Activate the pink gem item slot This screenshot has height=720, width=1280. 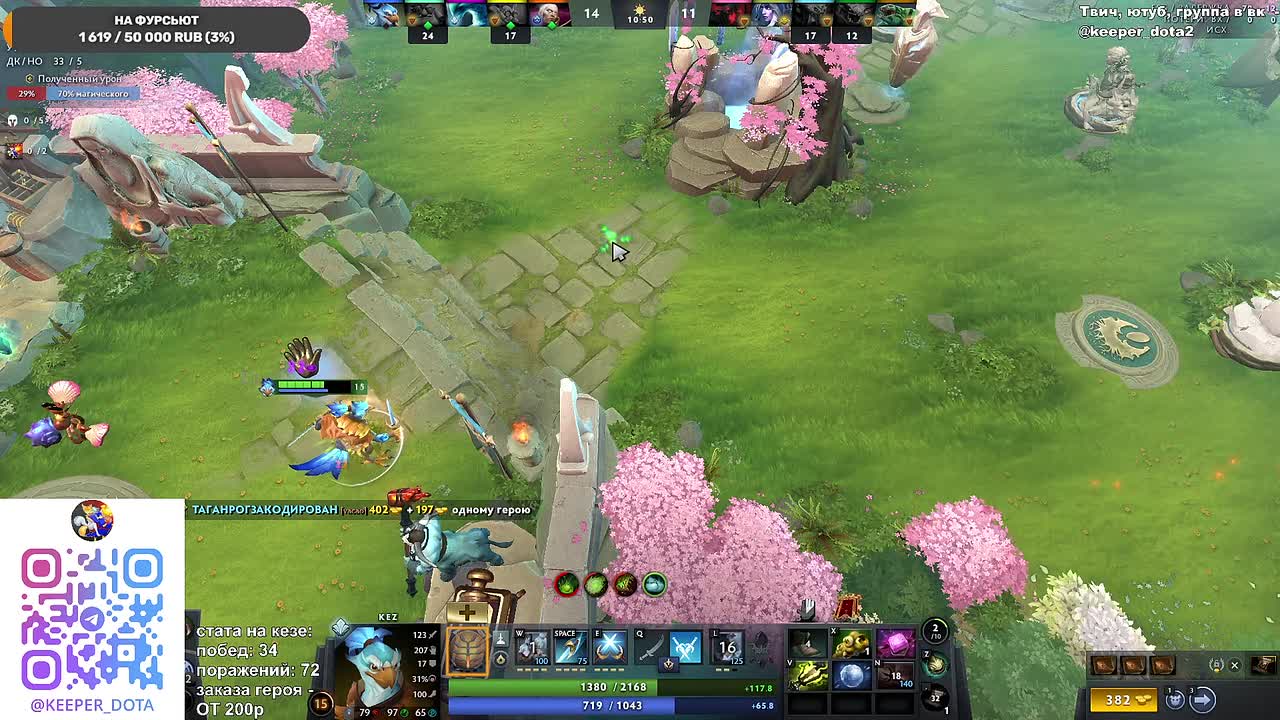[x=895, y=644]
